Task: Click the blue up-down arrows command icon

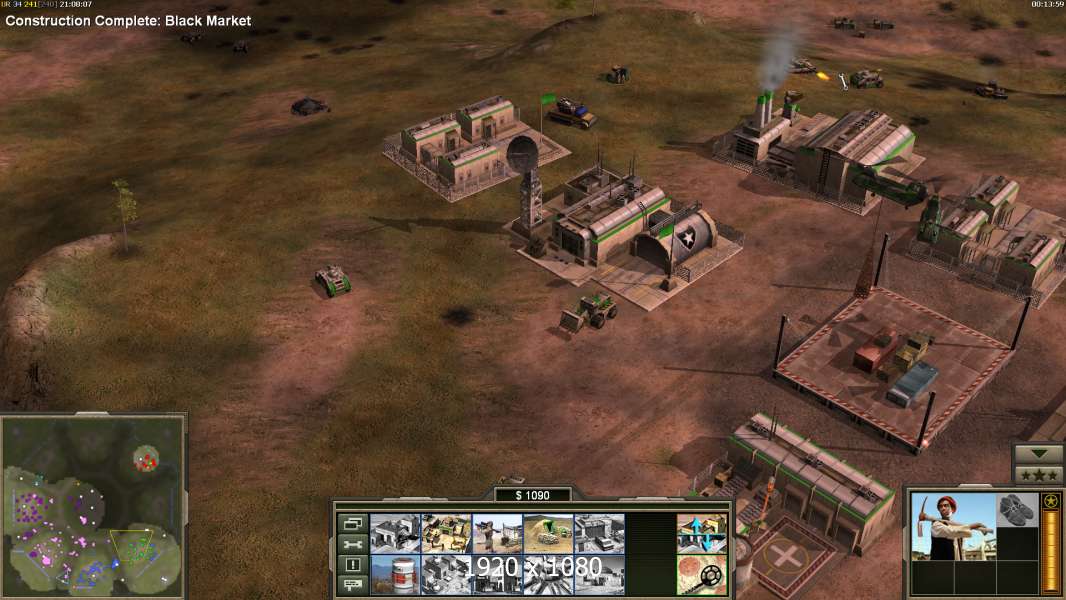Action: coord(702,534)
